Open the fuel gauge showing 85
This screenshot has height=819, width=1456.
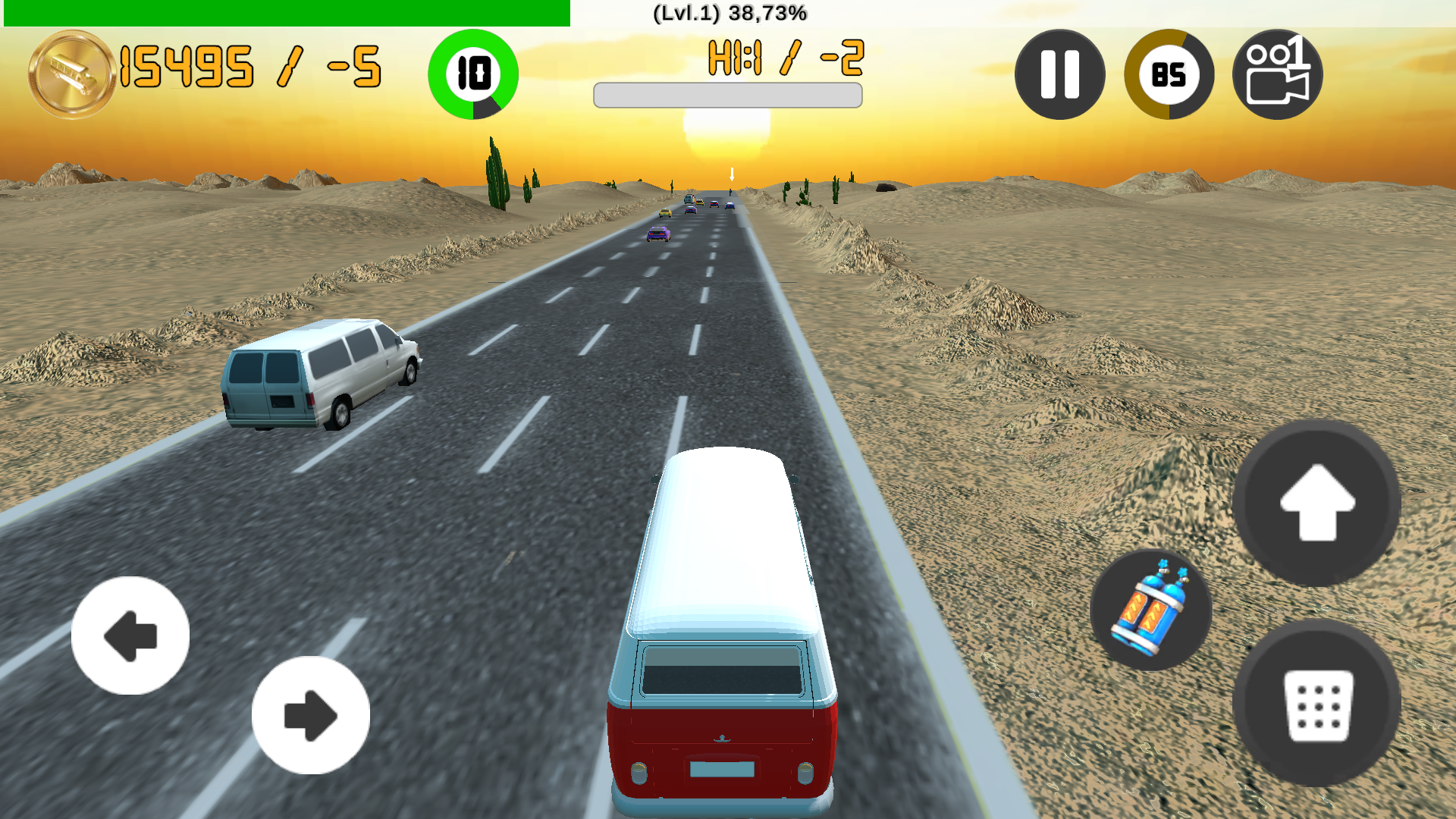point(1169,74)
